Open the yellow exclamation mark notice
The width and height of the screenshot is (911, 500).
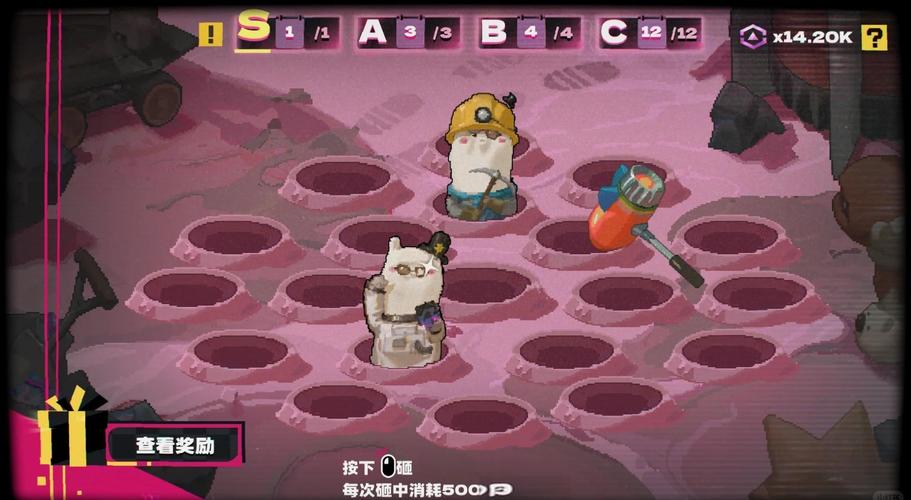click(x=211, y=35)
